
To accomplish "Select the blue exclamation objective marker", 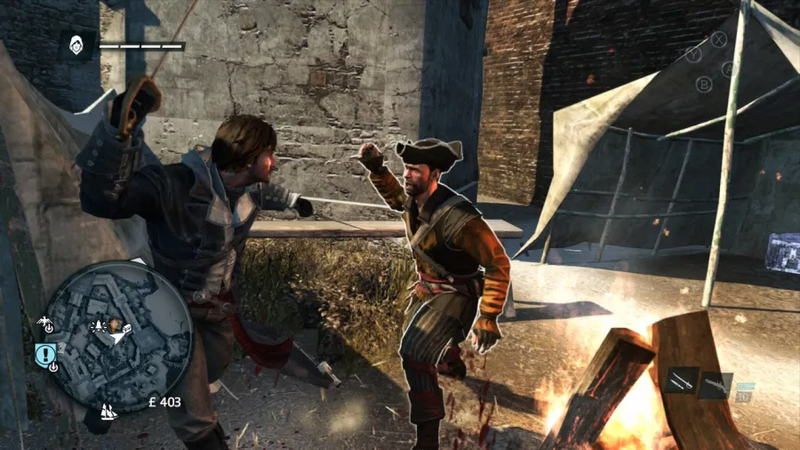I will 43,353.
